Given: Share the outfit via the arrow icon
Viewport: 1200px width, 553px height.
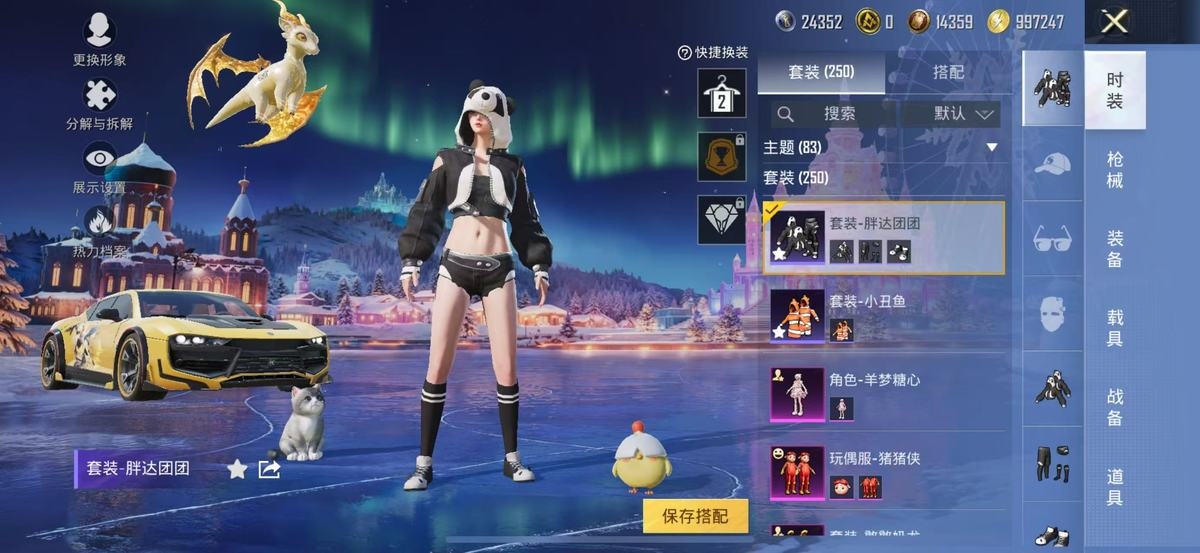Looking at the screenshot, I should pyautogui.click(x=269, y=468).
